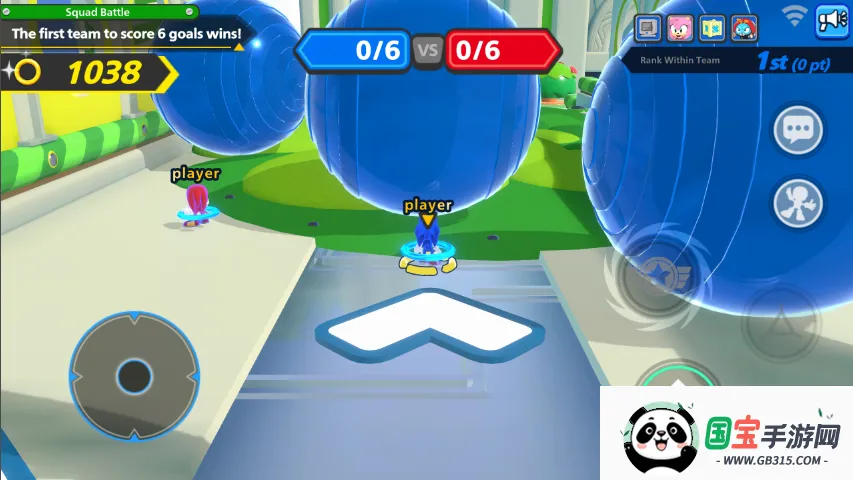This screenshot has width=853, height=480.
Task: Touch the virtual movement joystick
Action: [133, 376]
